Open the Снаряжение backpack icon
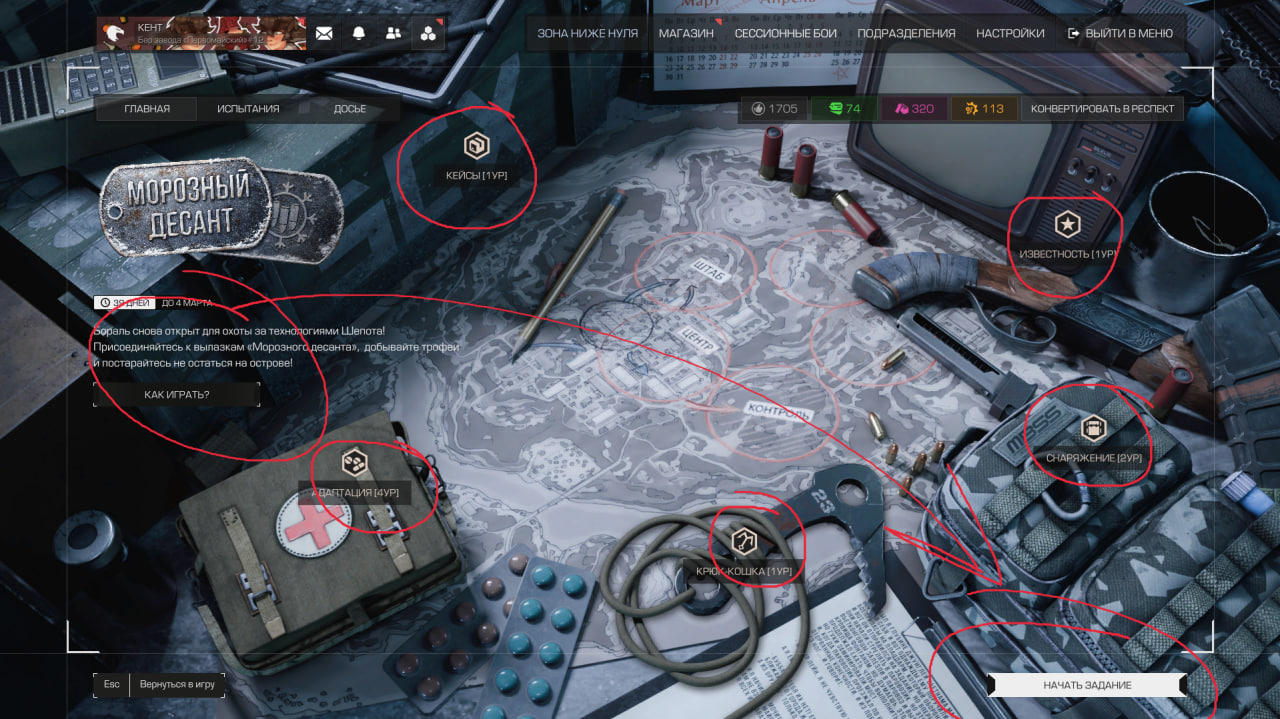This screenshot has width=1280, height=719. click(x=1094, y=429)
